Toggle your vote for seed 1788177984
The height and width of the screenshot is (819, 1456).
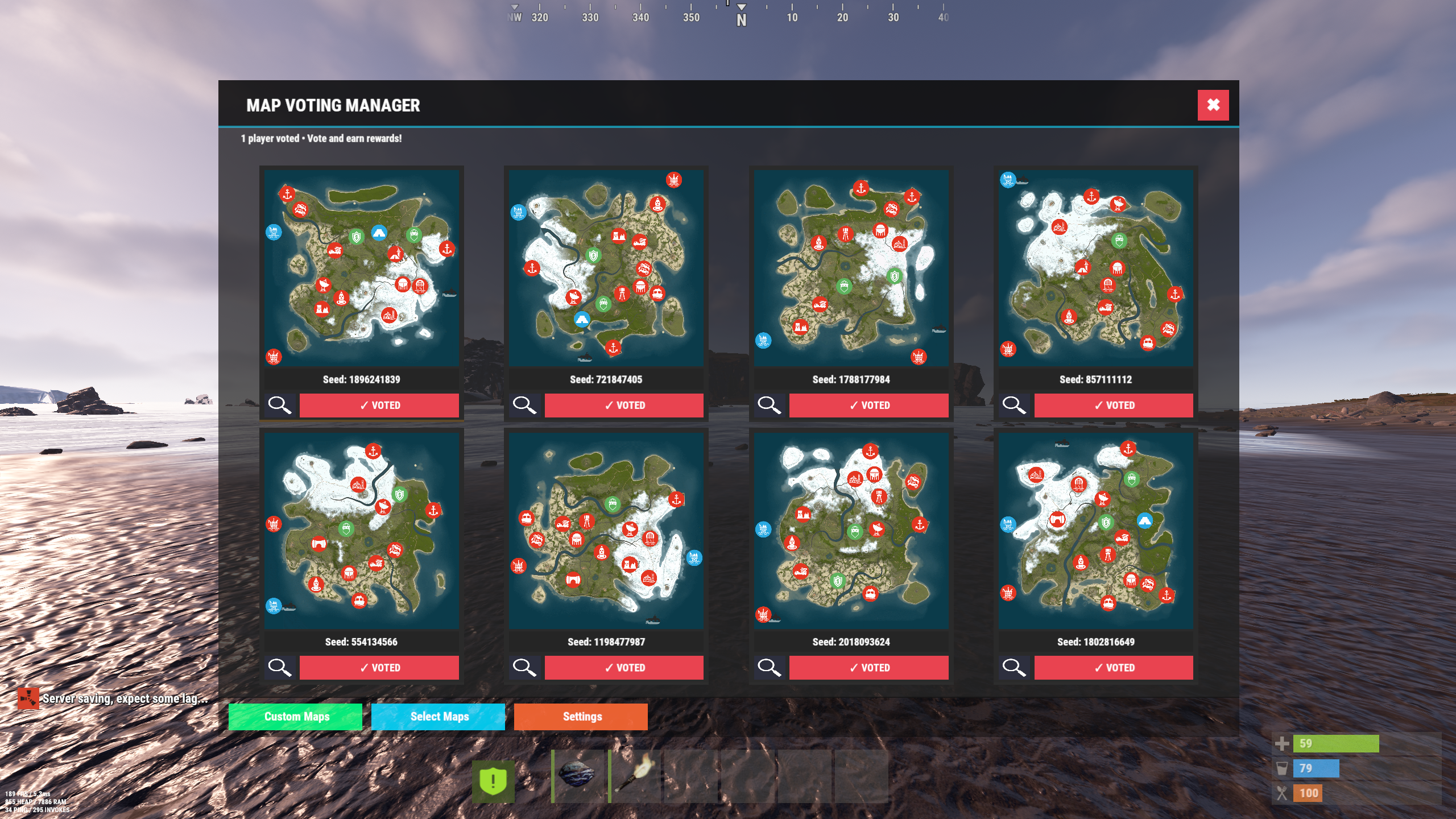(869, 406)
